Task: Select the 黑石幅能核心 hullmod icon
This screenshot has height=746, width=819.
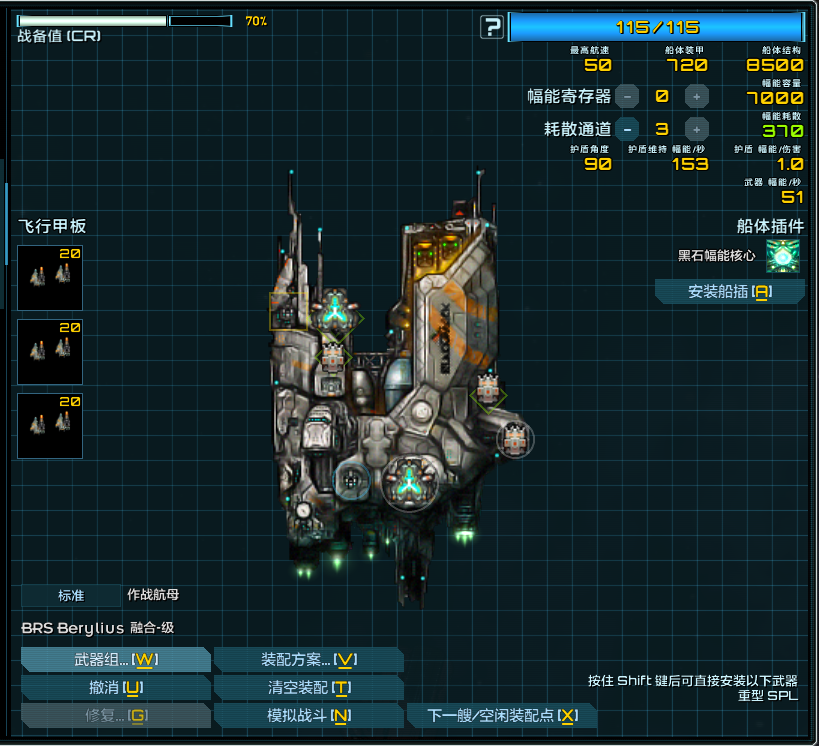Action: pyautogui.click(x=782, y=256)
